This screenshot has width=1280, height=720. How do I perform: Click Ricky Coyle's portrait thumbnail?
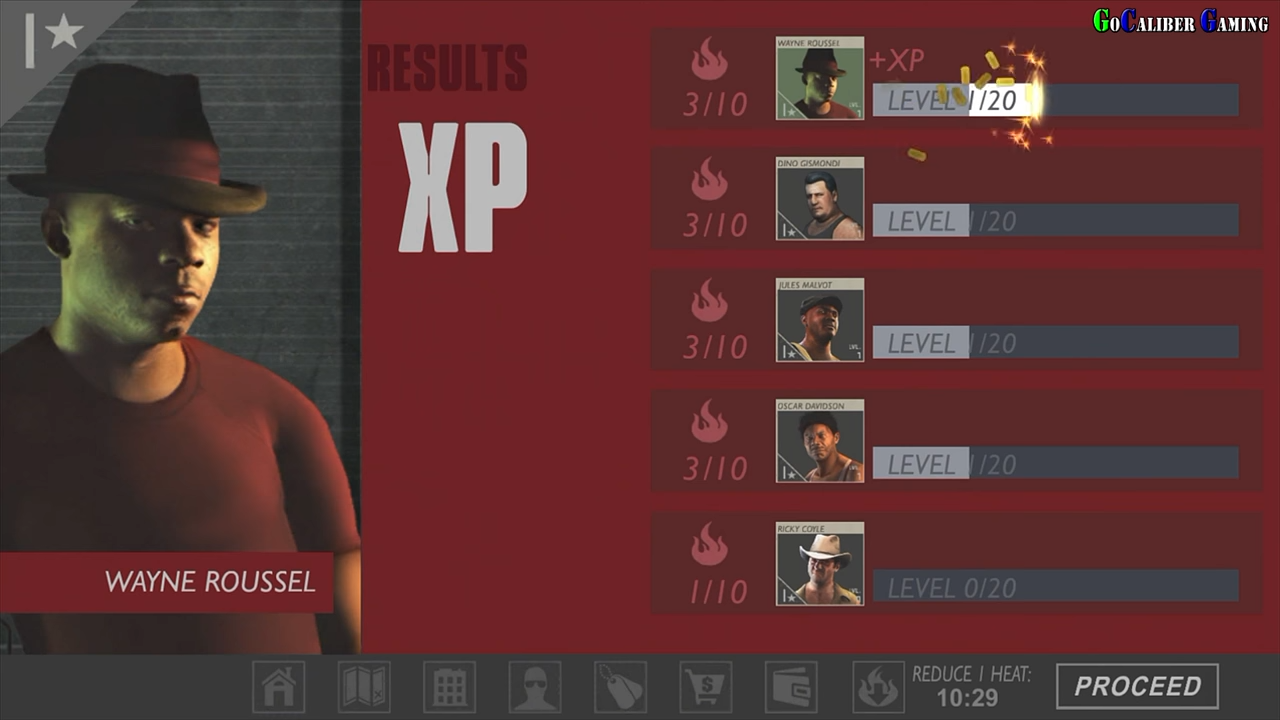point(819,563)
